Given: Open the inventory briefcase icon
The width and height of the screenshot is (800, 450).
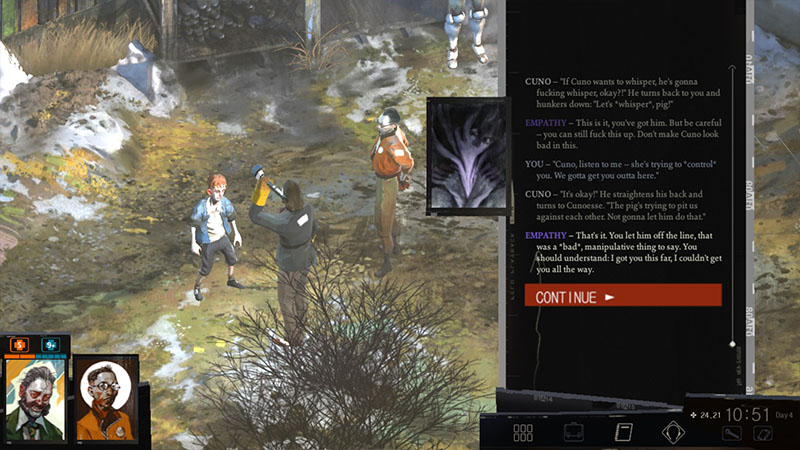Looking at the screenshot, I should tap(574, 433).
